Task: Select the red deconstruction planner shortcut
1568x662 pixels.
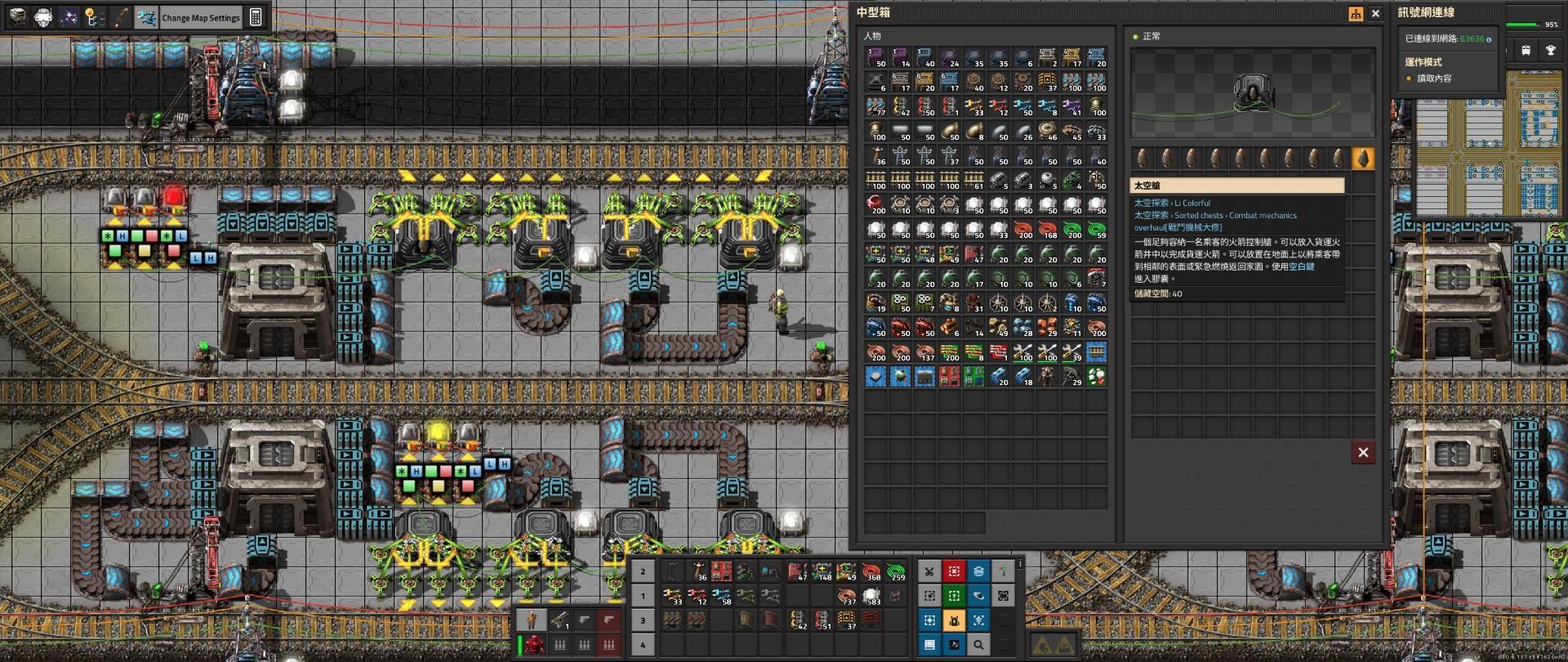Action: [955, 570]
